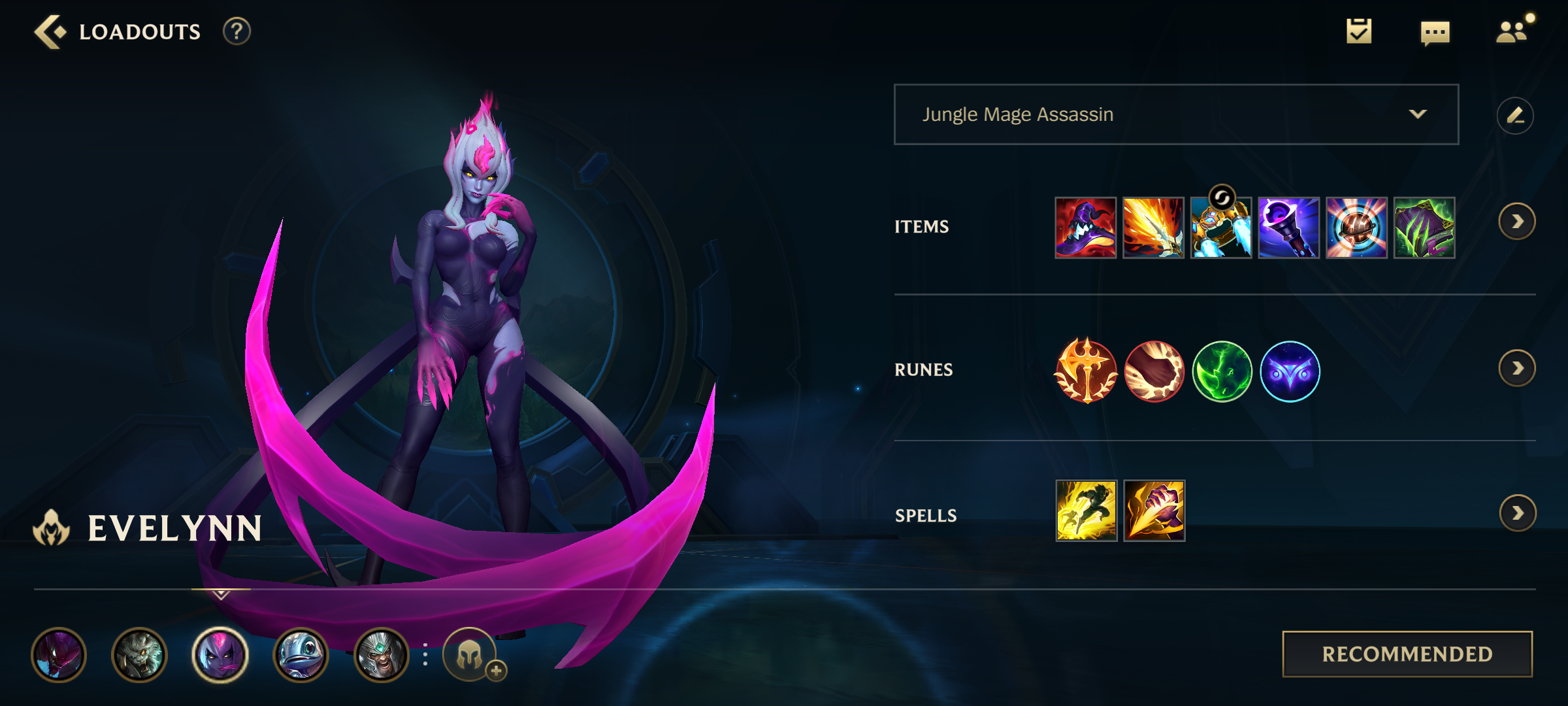Select the Flash summoner spell icon

[1086, 512]
